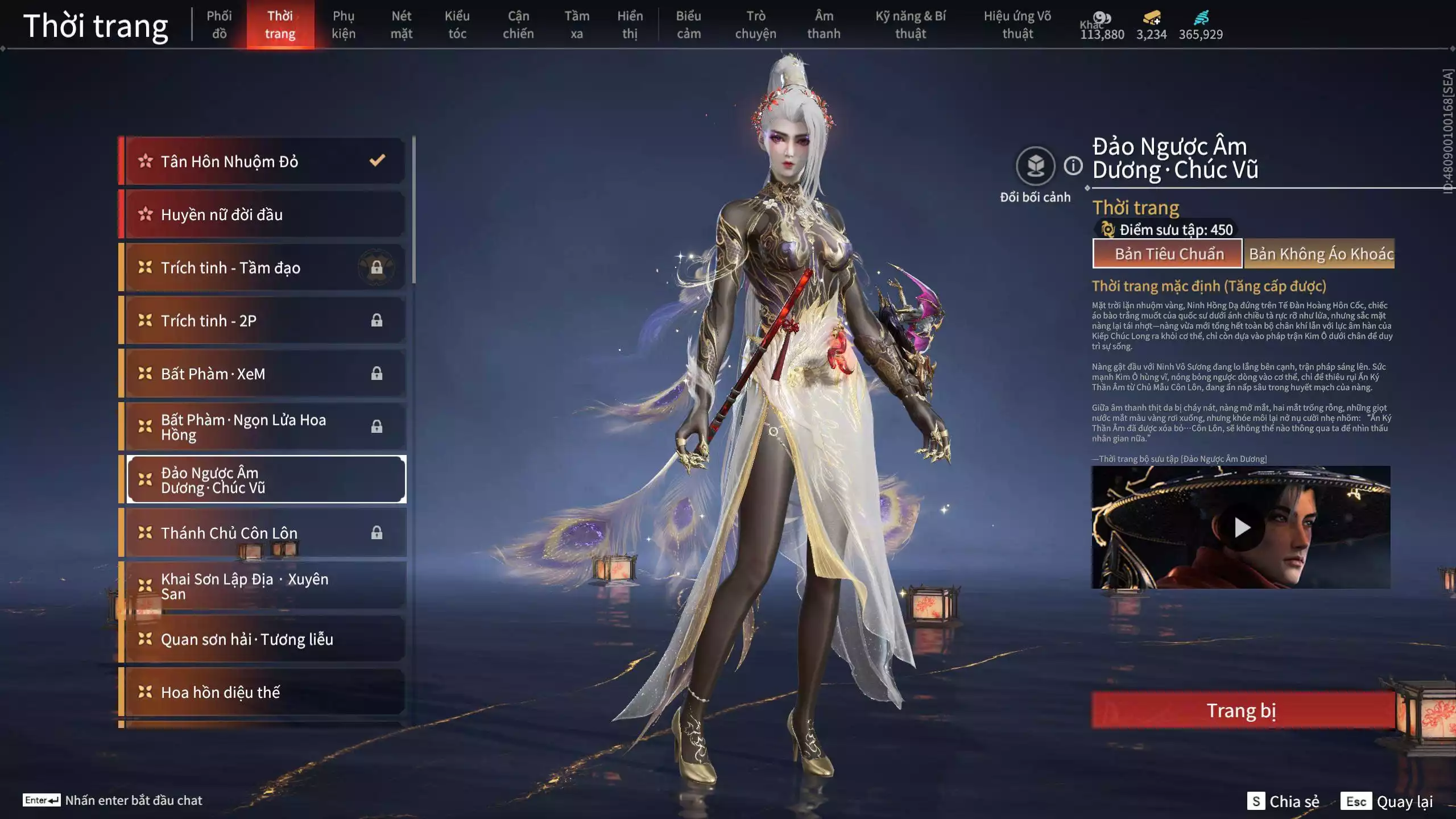Screen dimensions: 1456x819
Task: Switch to the Phối đồ tab
Action: pyautogui.click(x=219, y=24)
